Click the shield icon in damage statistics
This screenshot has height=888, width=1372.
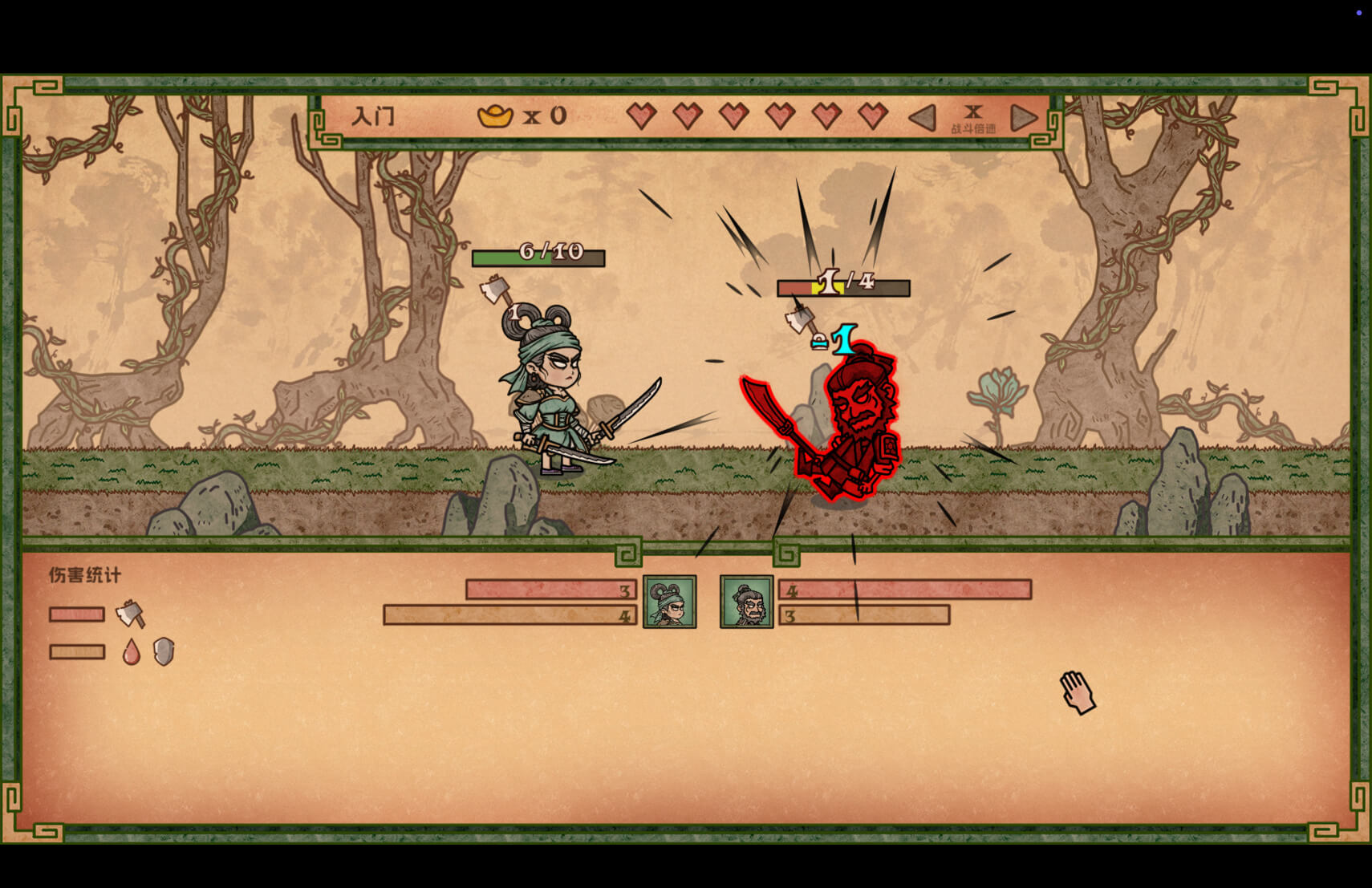[164, 652]
